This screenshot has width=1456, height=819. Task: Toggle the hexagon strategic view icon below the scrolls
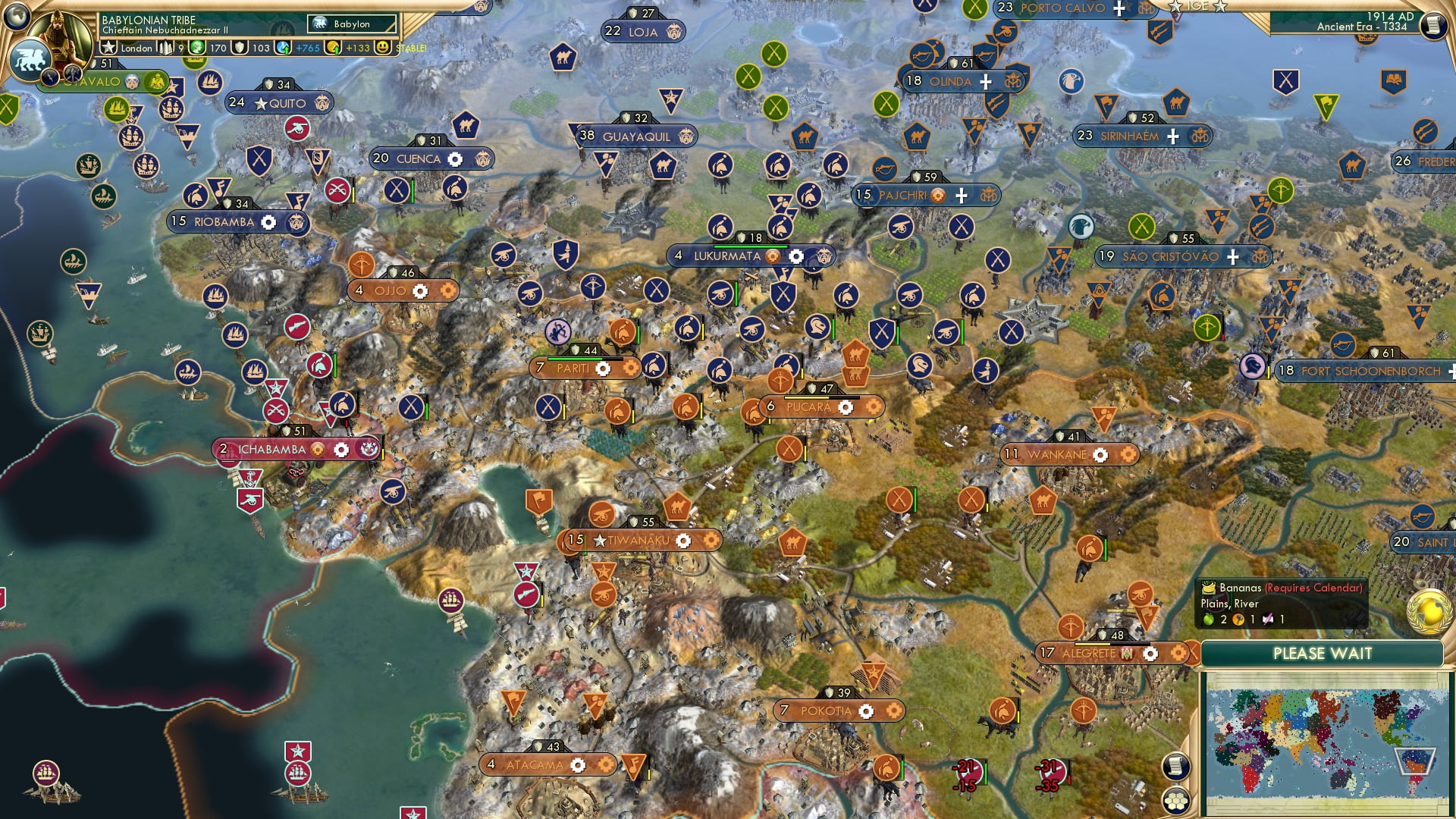(1177, 802)
